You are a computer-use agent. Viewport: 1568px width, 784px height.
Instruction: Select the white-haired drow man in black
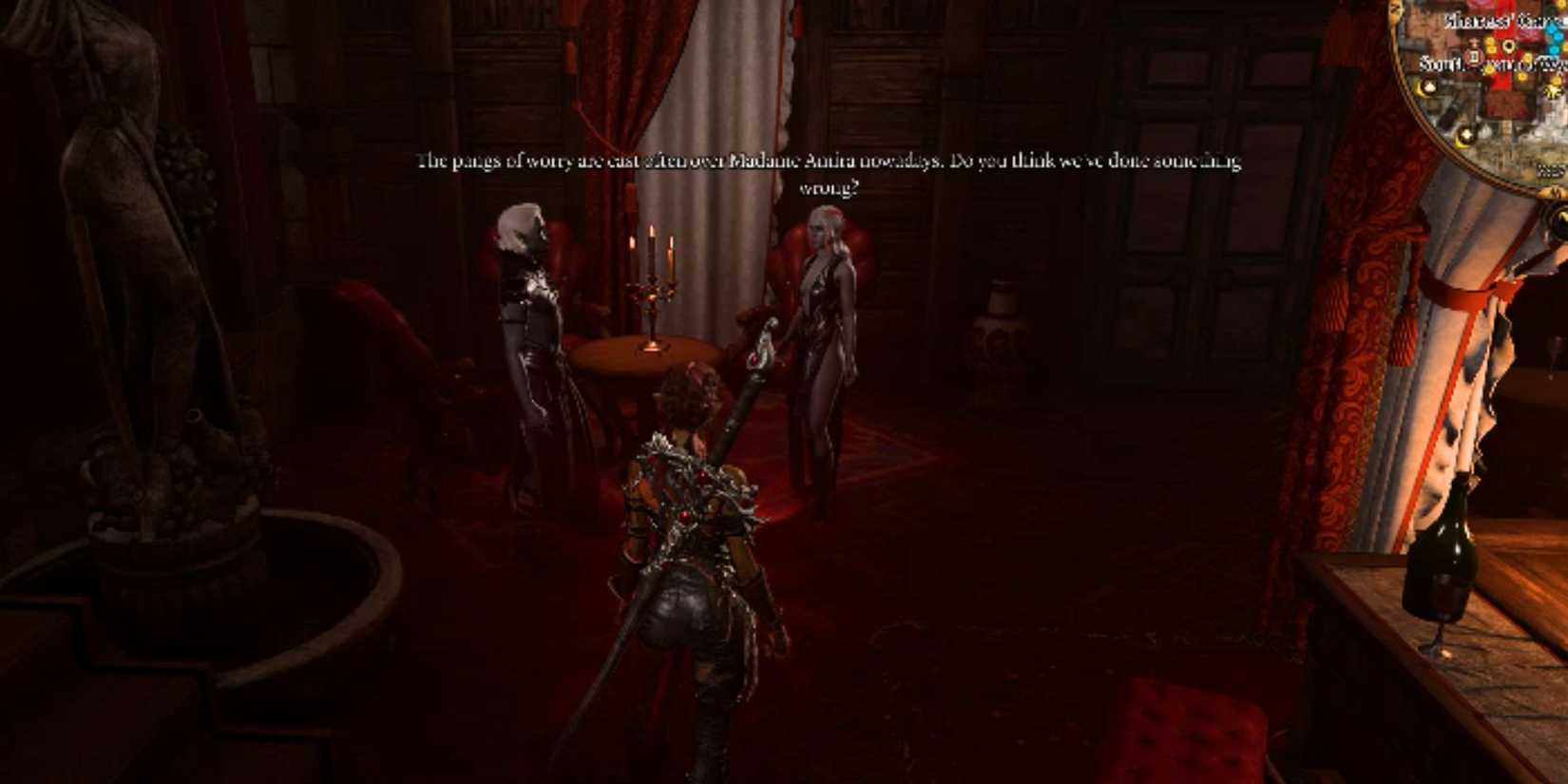527,333
